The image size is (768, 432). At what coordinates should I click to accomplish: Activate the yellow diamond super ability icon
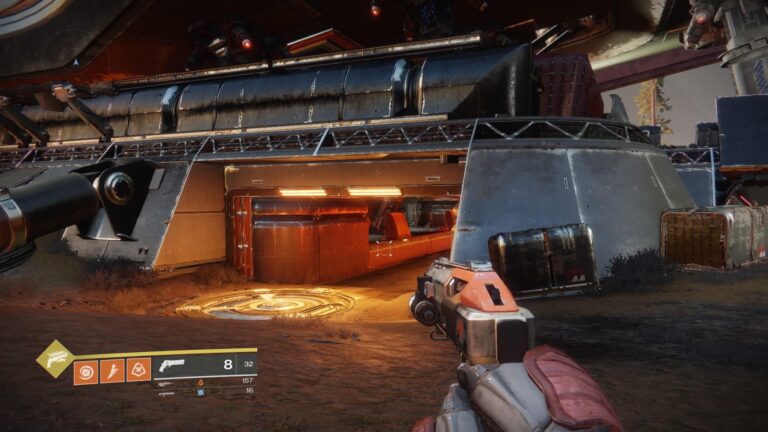pos(54,358)
